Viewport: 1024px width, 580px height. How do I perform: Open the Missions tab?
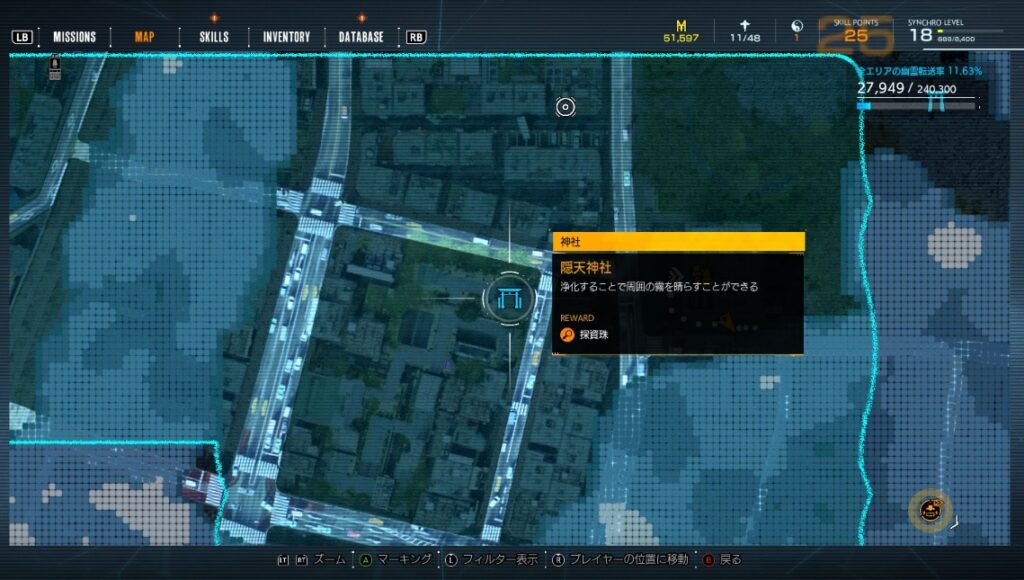pyautogui.click(x=74, y=37)
